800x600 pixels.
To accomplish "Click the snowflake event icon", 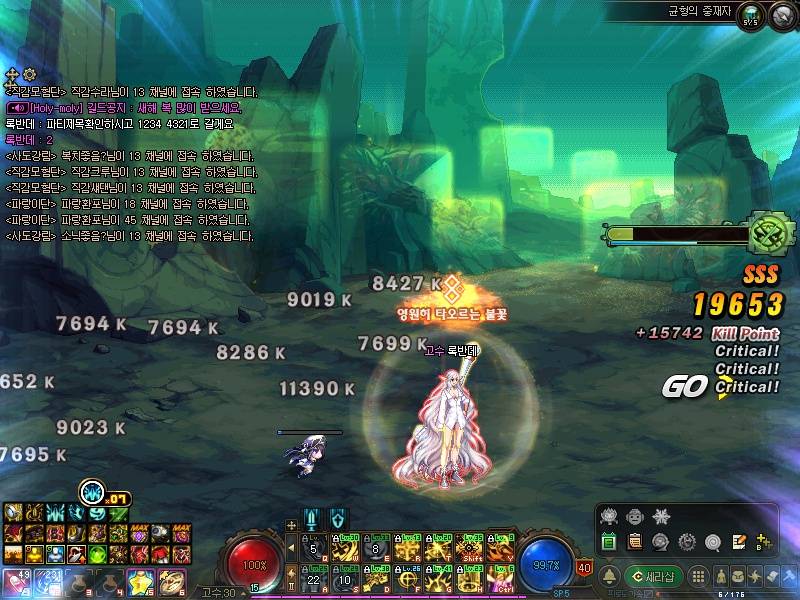I will 659,516.
